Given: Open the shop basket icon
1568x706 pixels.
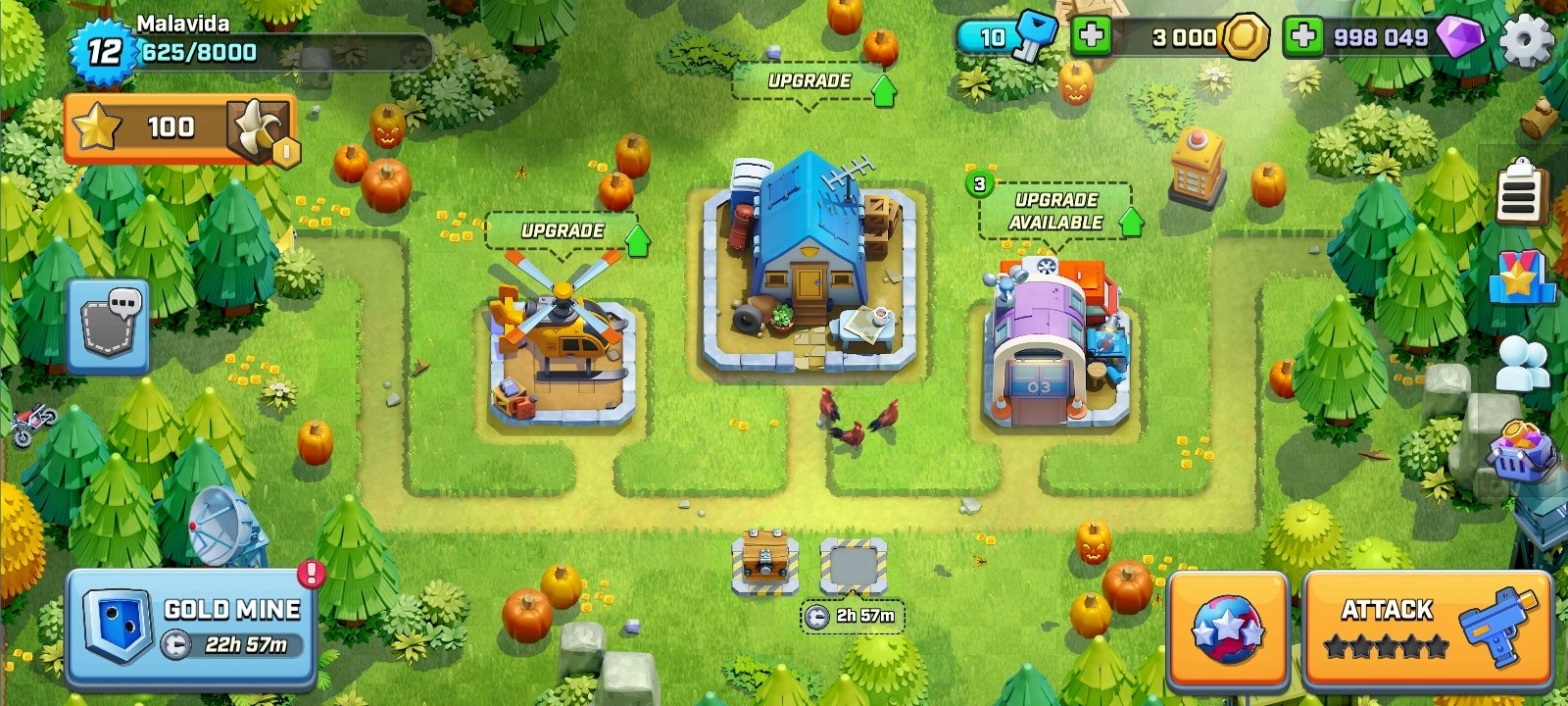Looking at the screenshot, I should point(1521,451).
